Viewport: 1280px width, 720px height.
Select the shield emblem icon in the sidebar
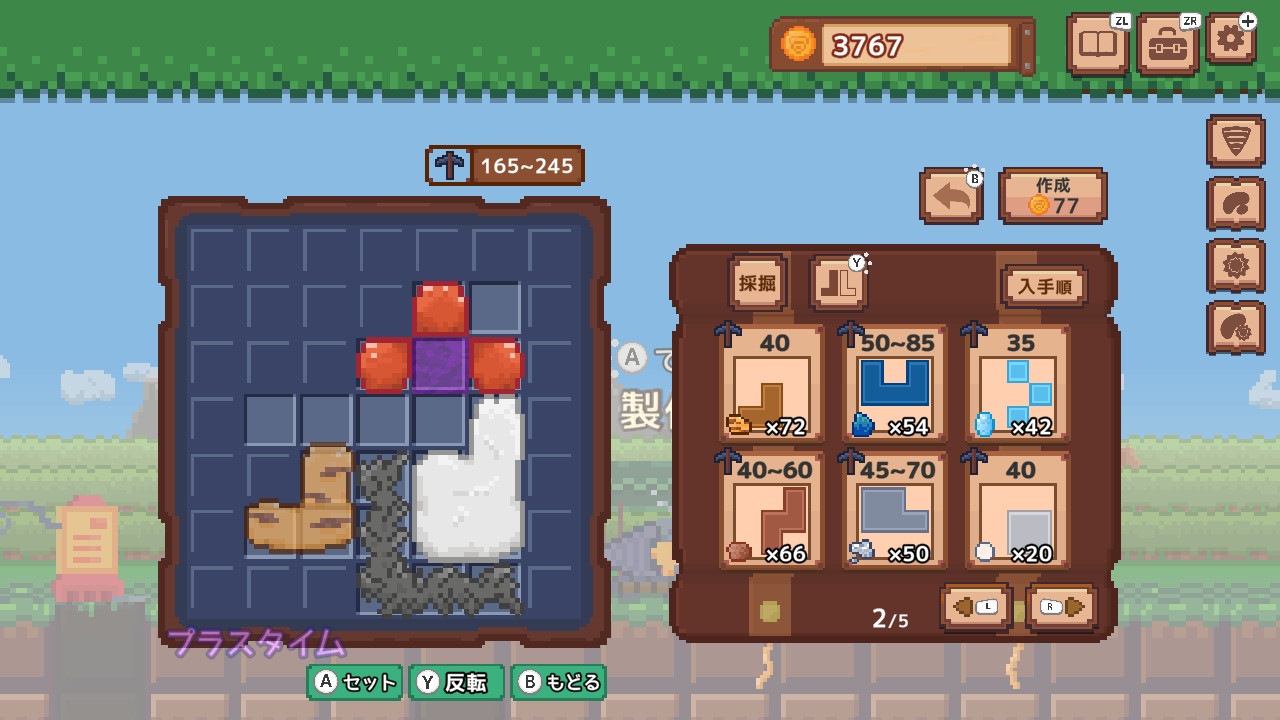(x=1236, y=138)
